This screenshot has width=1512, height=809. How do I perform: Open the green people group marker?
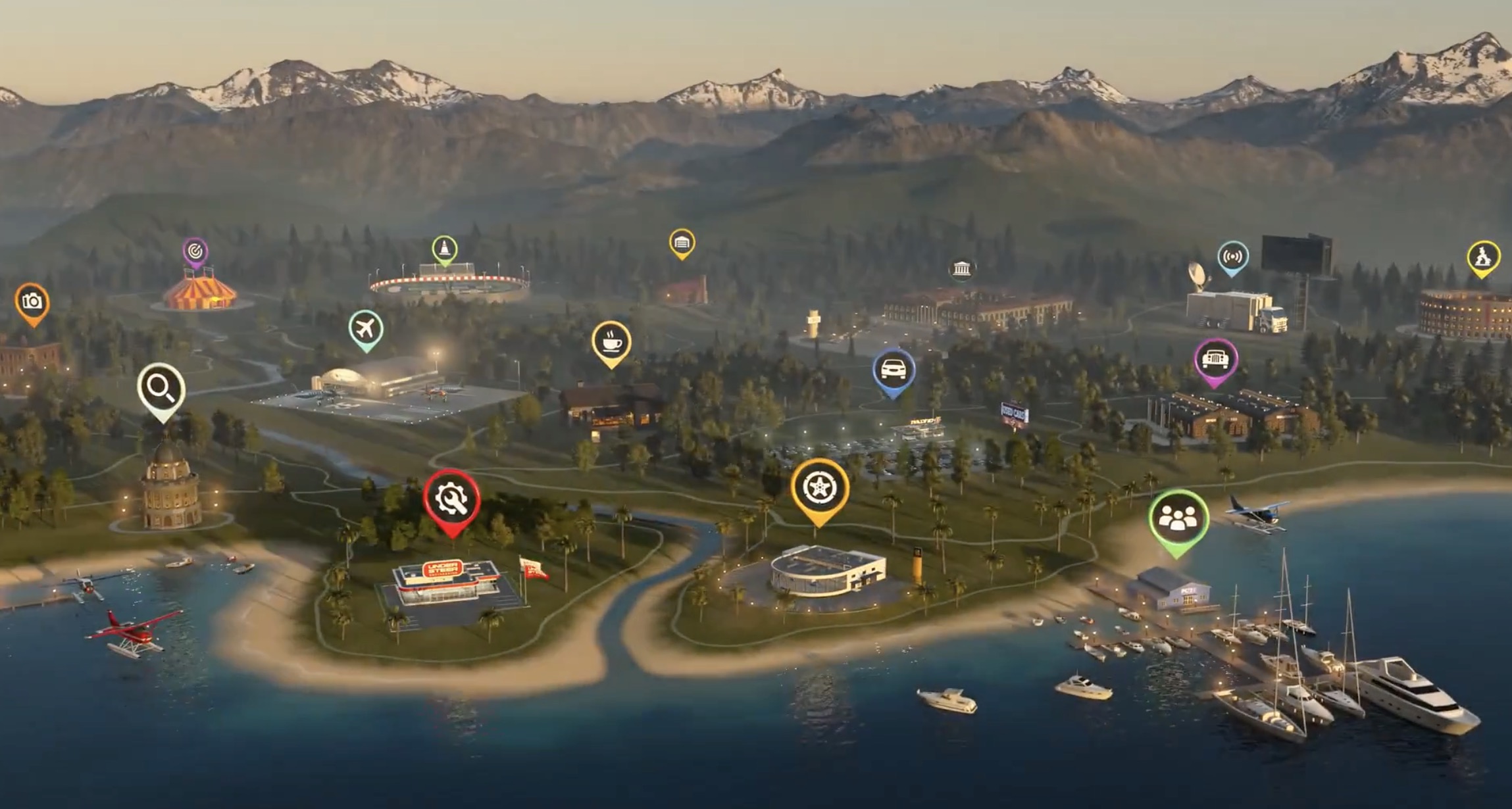click(1178, 519)
